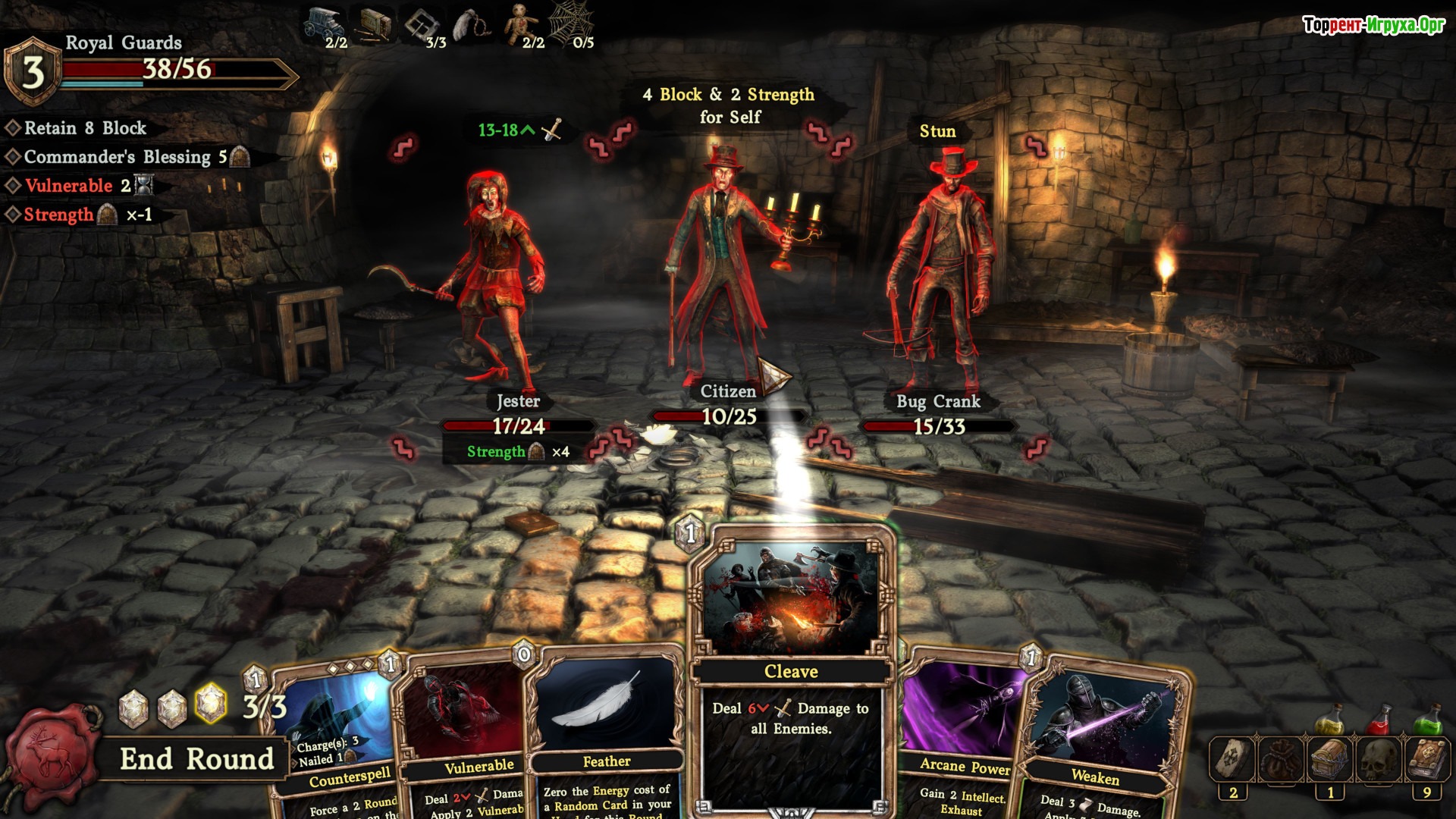Use the green potion
The image size is (1456, 819).
[x=1428, y=719]
